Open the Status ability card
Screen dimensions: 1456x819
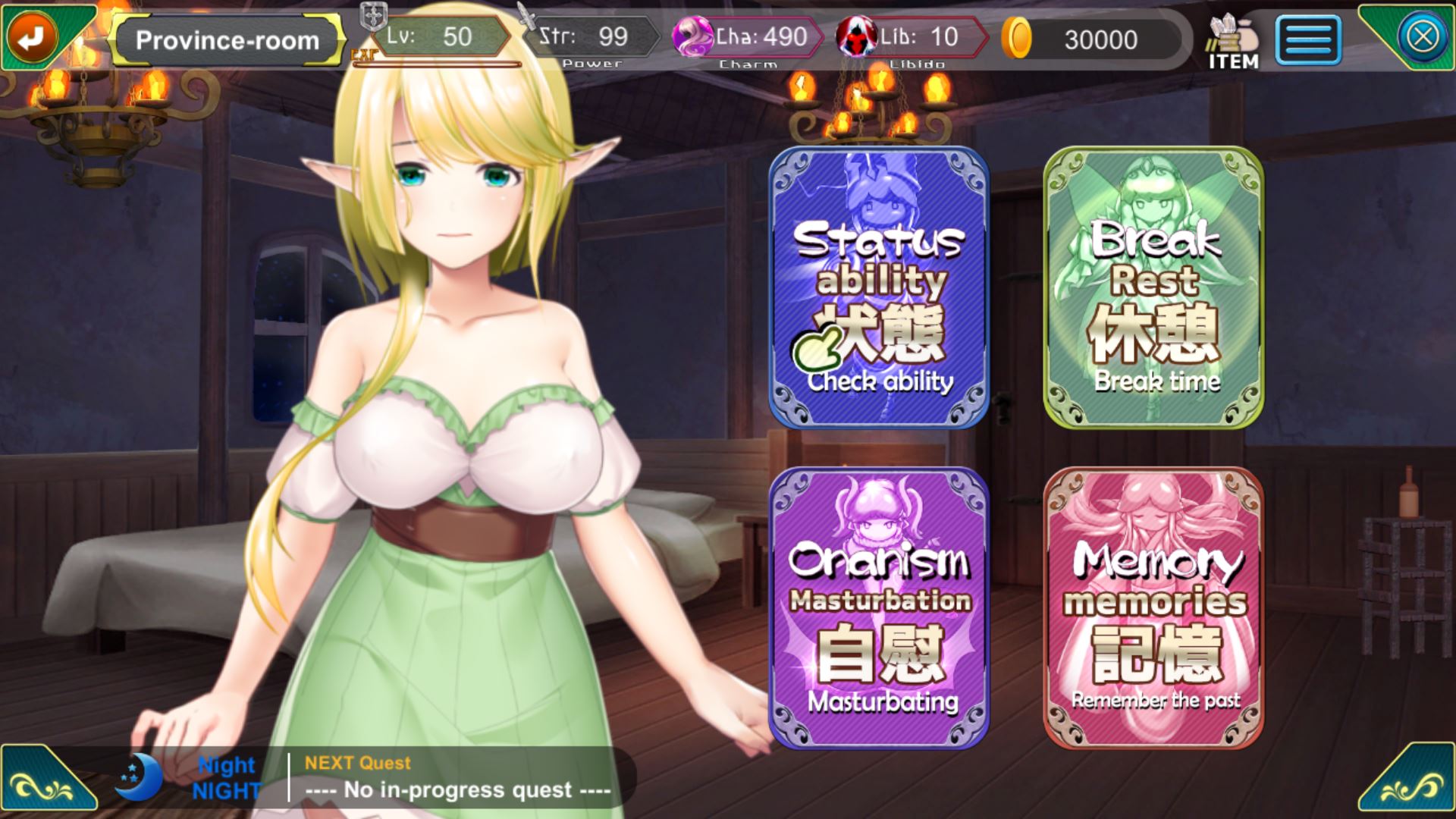click(x=879, y=287)
